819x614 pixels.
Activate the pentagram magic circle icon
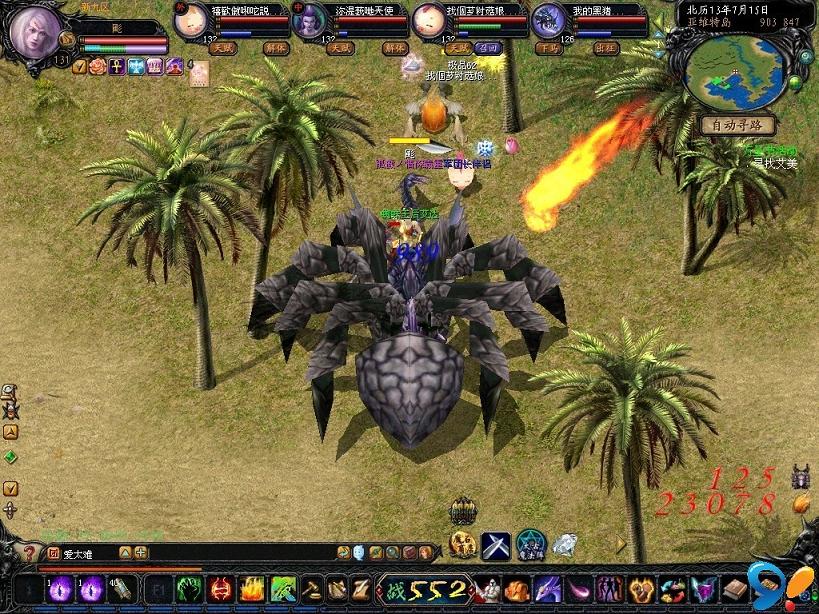531,545
